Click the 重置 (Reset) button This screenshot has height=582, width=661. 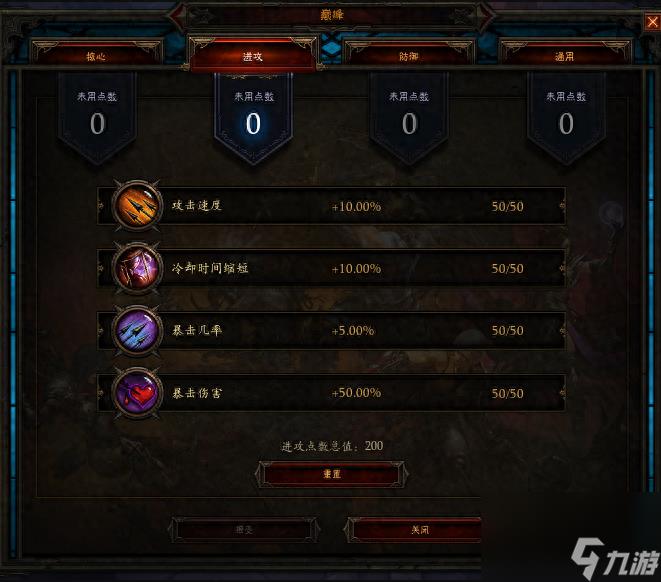pyautogui.click(x=331, y=474)
